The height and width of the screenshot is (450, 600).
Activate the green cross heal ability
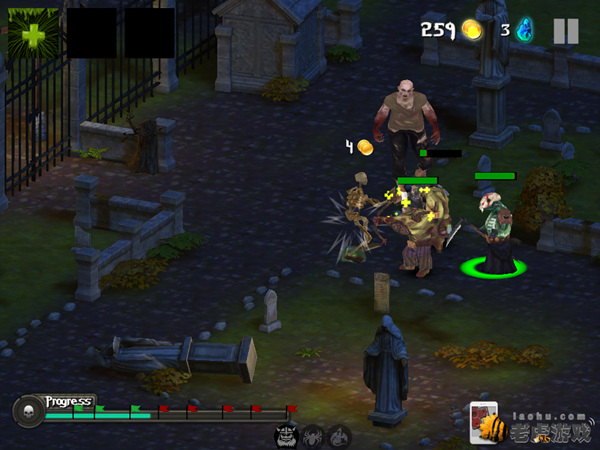click(x=34, y=33)
